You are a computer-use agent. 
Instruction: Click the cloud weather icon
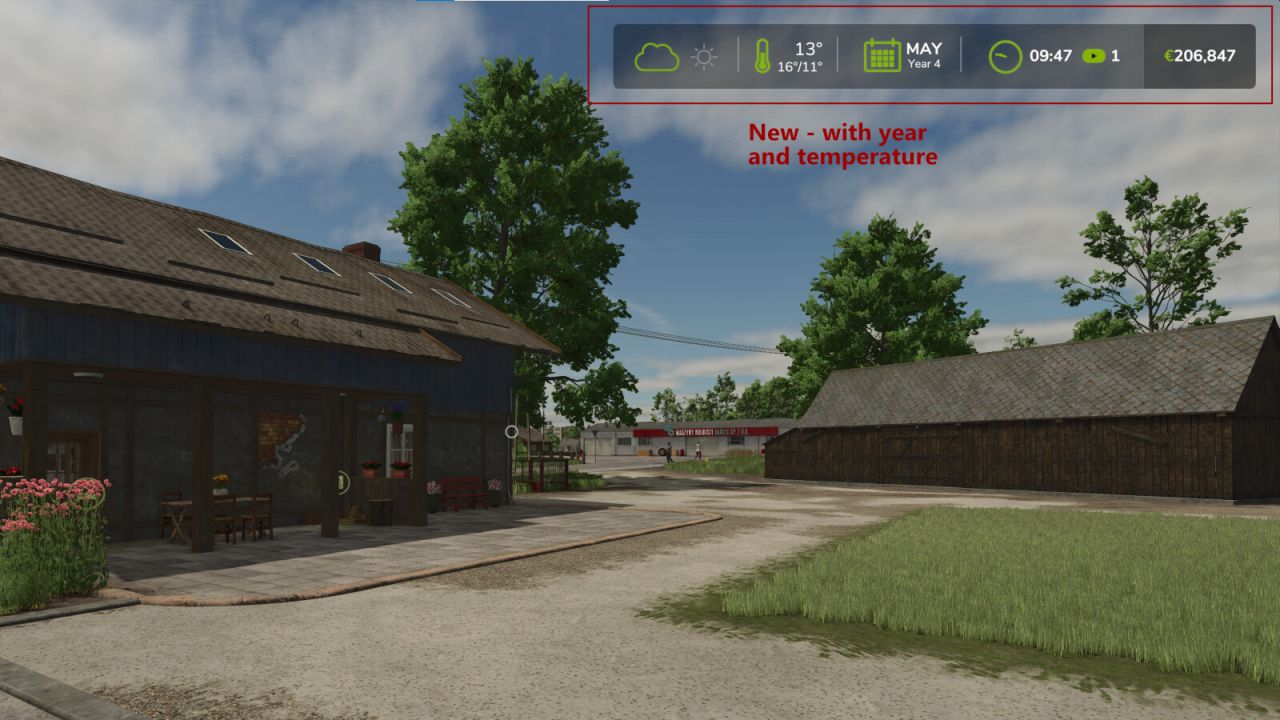(x=656, y=57)
